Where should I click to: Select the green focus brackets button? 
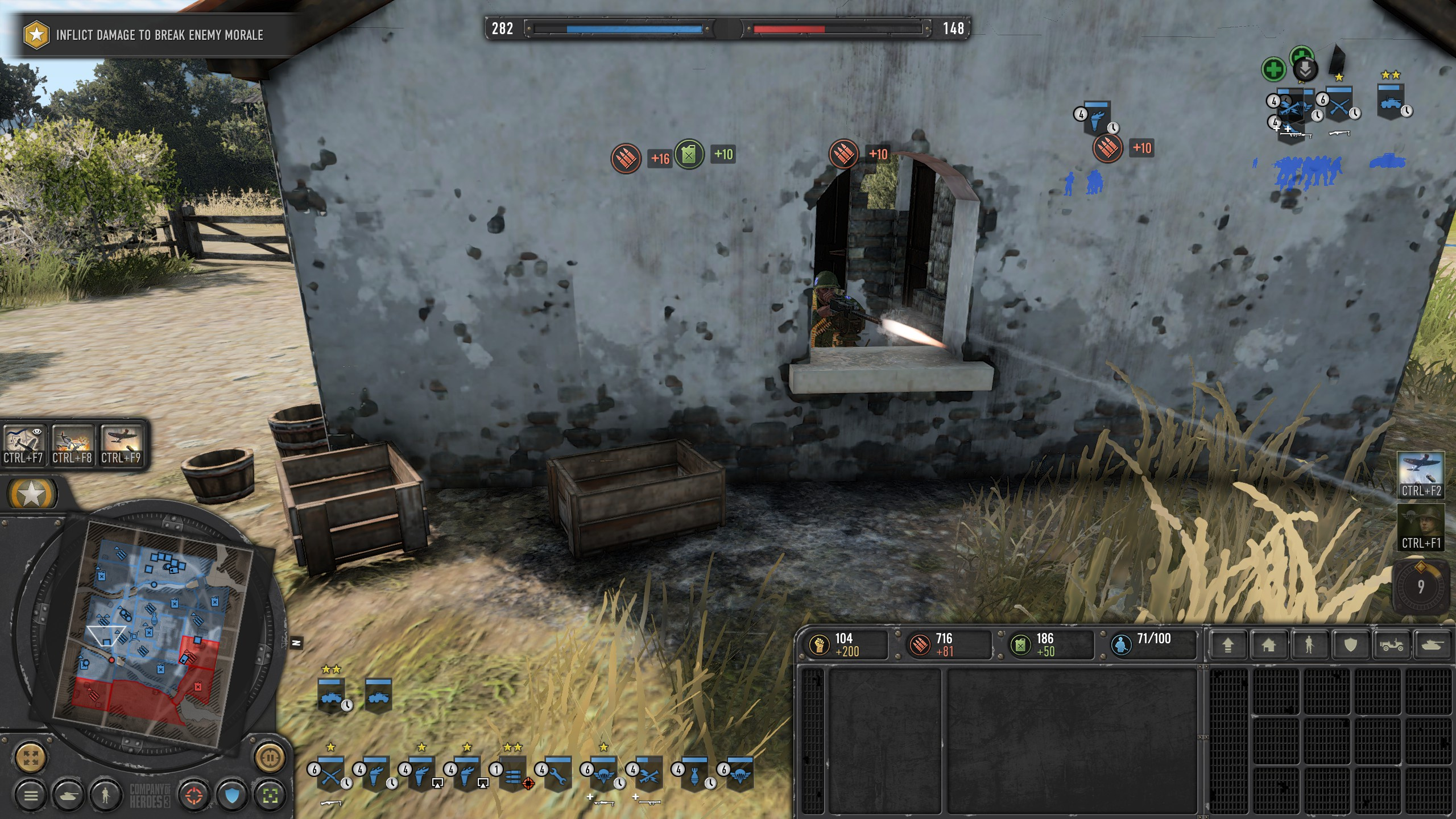click(x=270, y=796)
